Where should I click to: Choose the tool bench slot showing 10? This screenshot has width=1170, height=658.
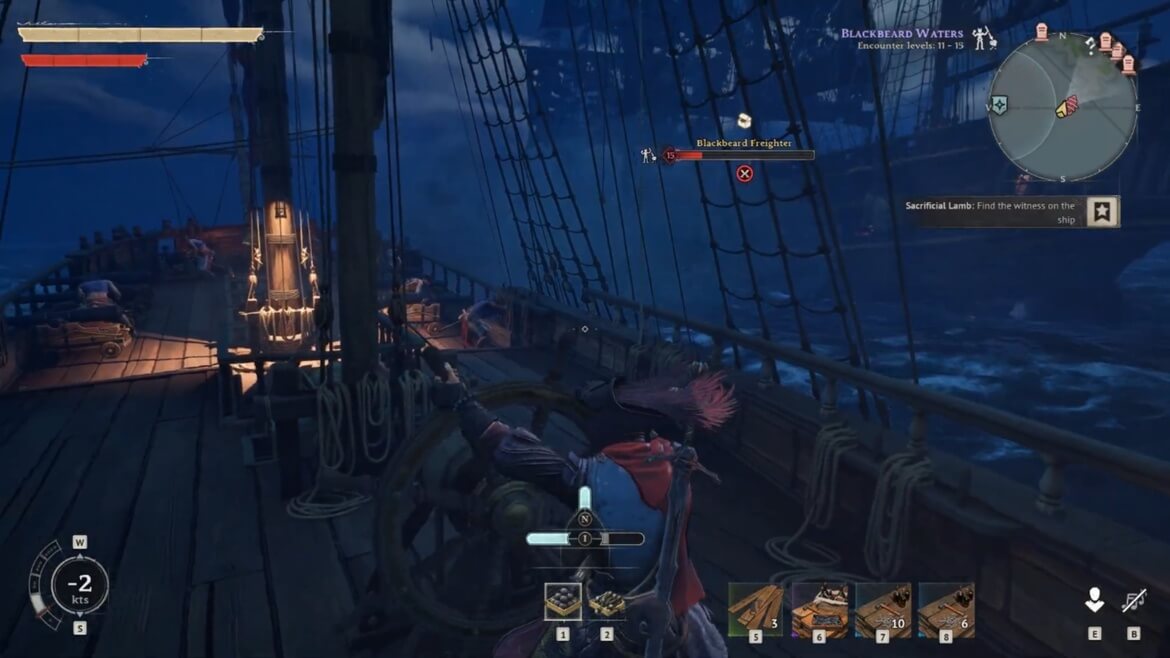coord(883,609)
